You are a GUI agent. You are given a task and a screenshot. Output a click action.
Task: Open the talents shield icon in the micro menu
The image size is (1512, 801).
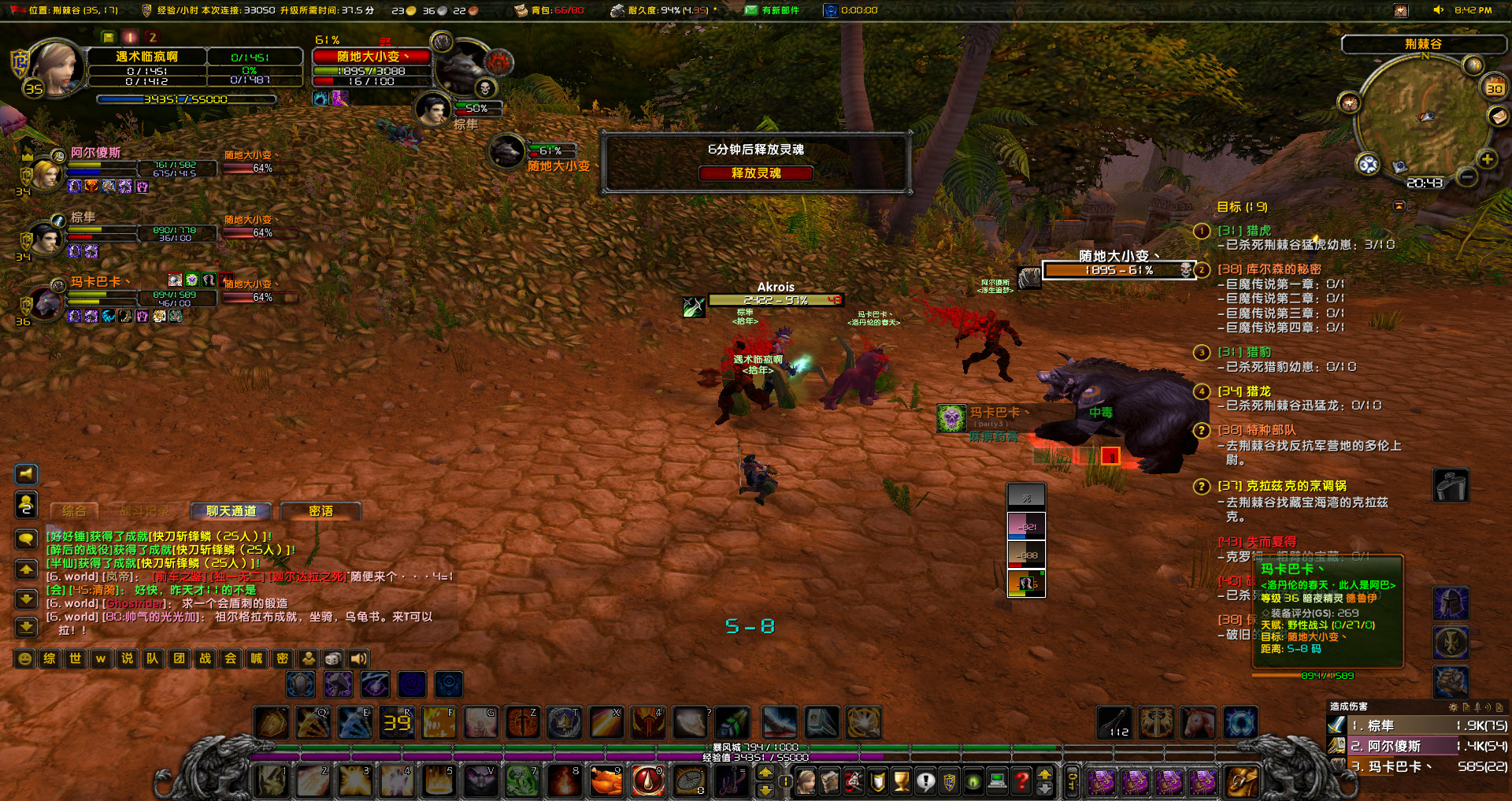tap(876, 781)
